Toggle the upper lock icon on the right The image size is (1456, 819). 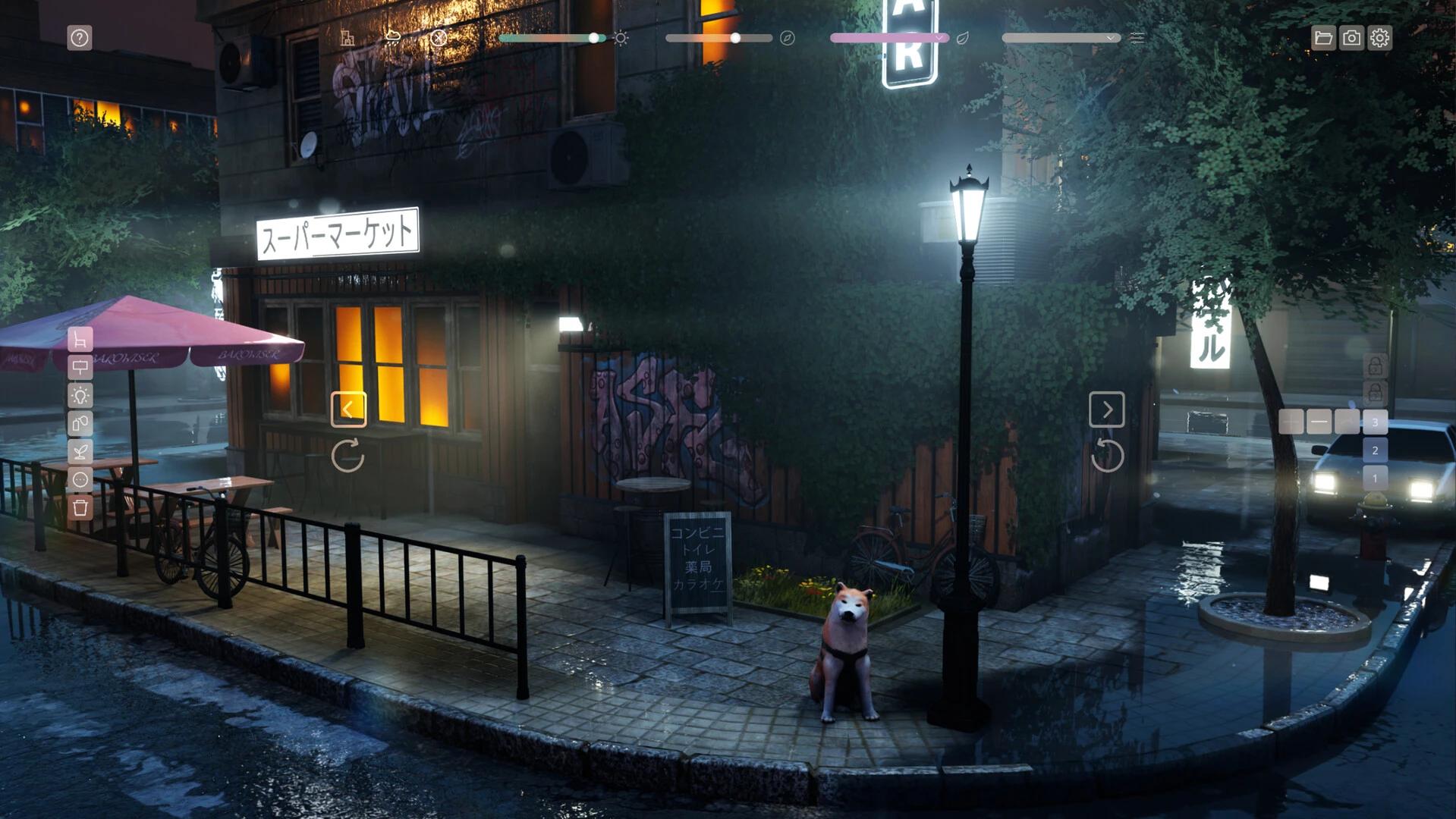[x=1374, y=363]
